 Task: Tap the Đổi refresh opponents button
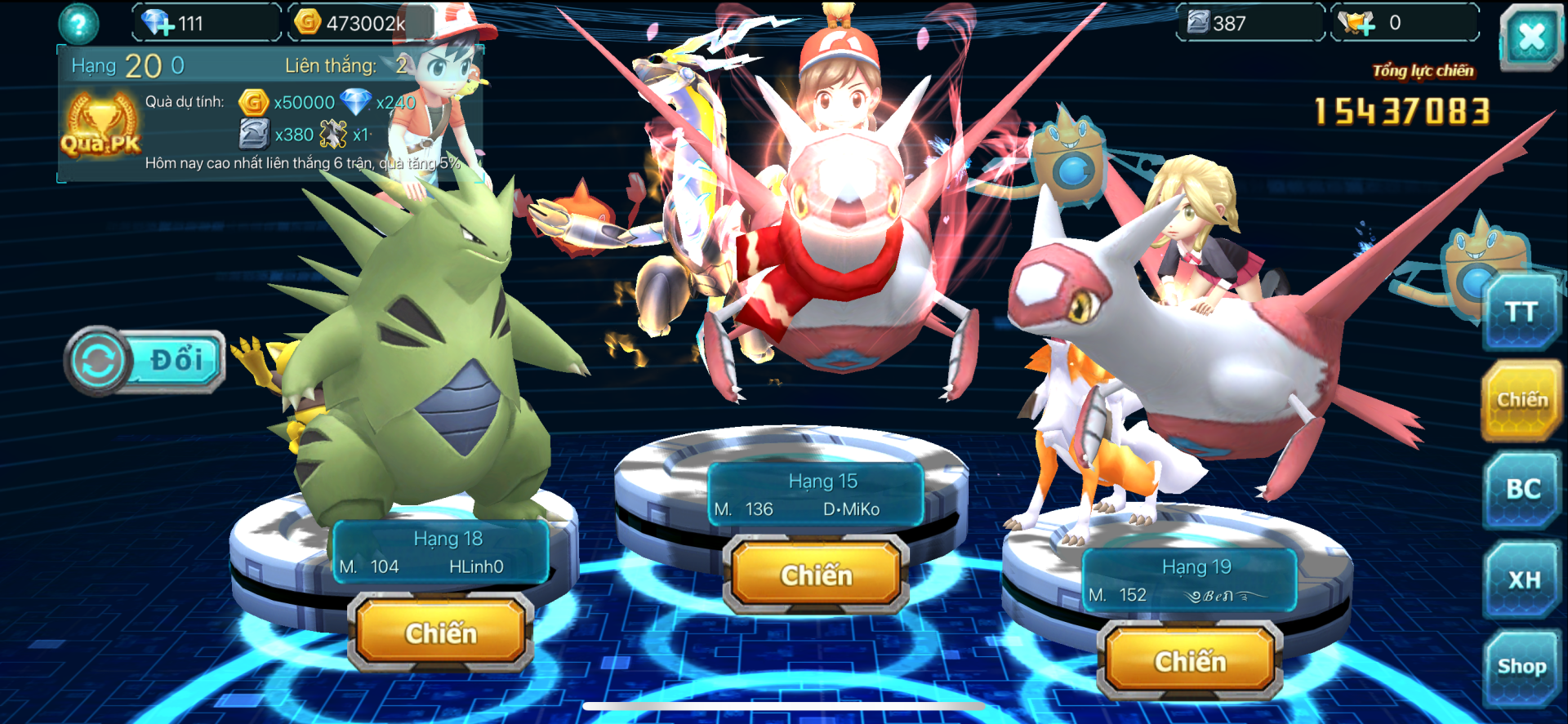(x=145, y=360)
